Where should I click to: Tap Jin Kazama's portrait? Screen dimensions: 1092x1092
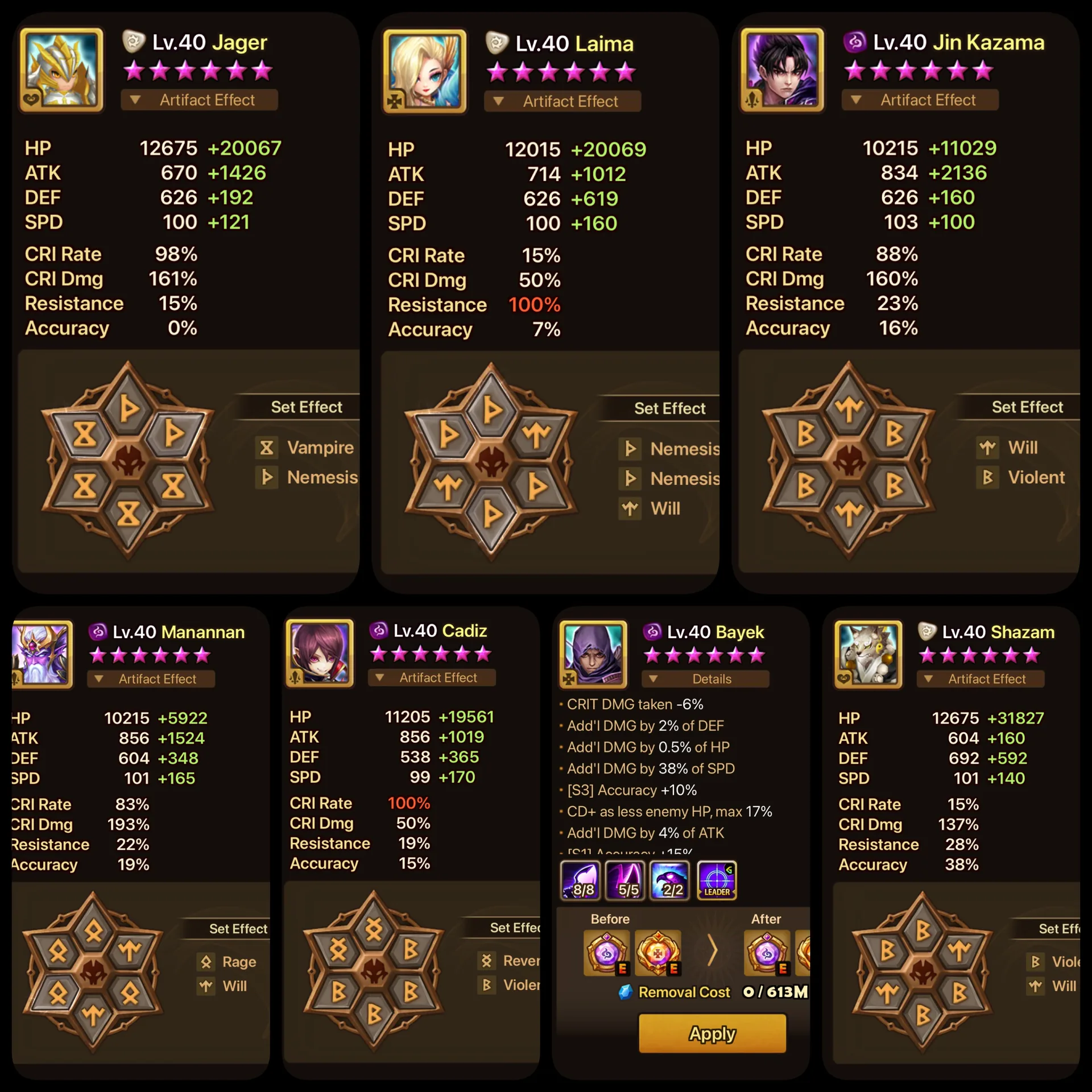click(x=782, y=69)
